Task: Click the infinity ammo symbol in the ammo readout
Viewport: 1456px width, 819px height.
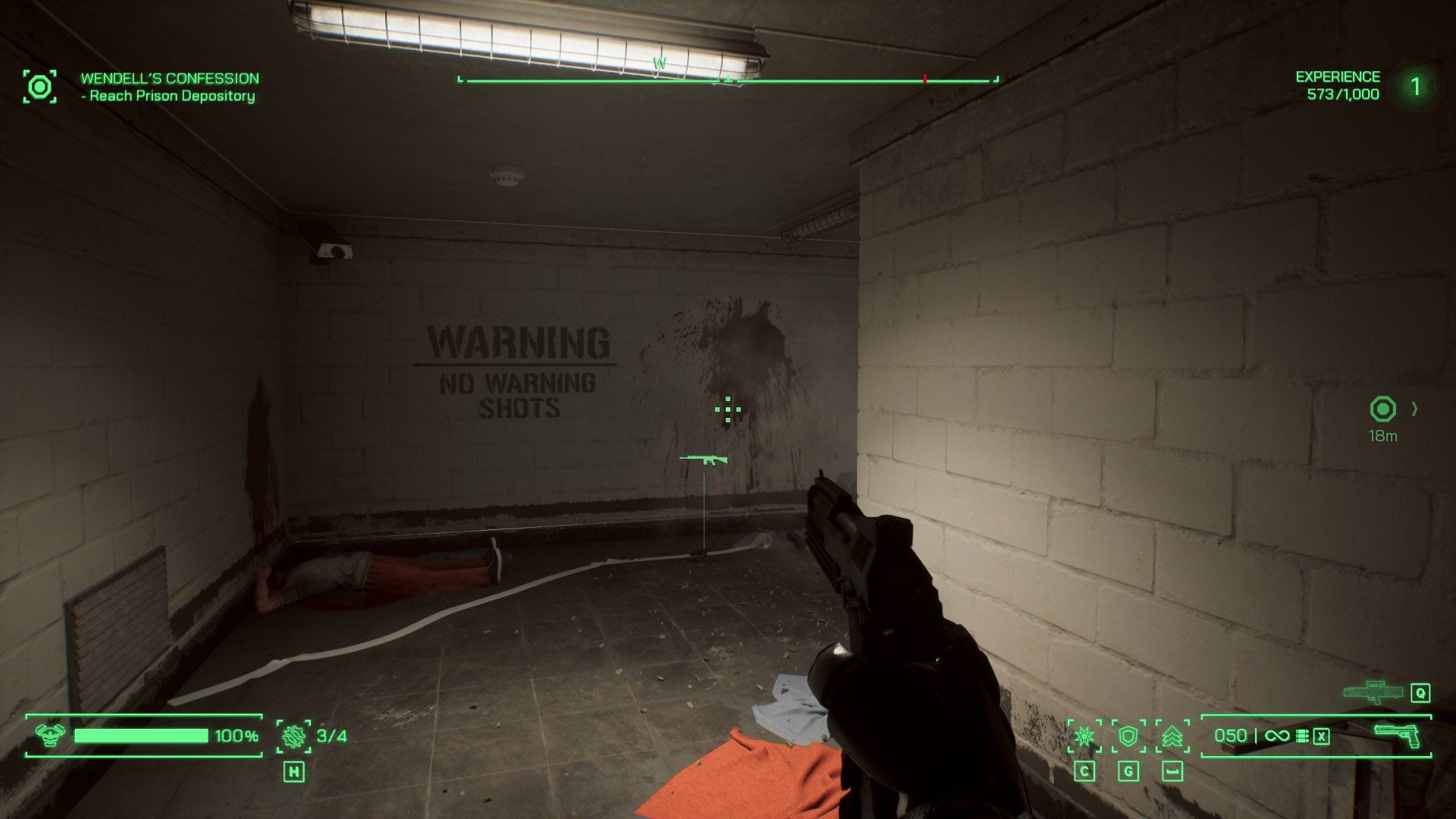Action: (1277, 735)
